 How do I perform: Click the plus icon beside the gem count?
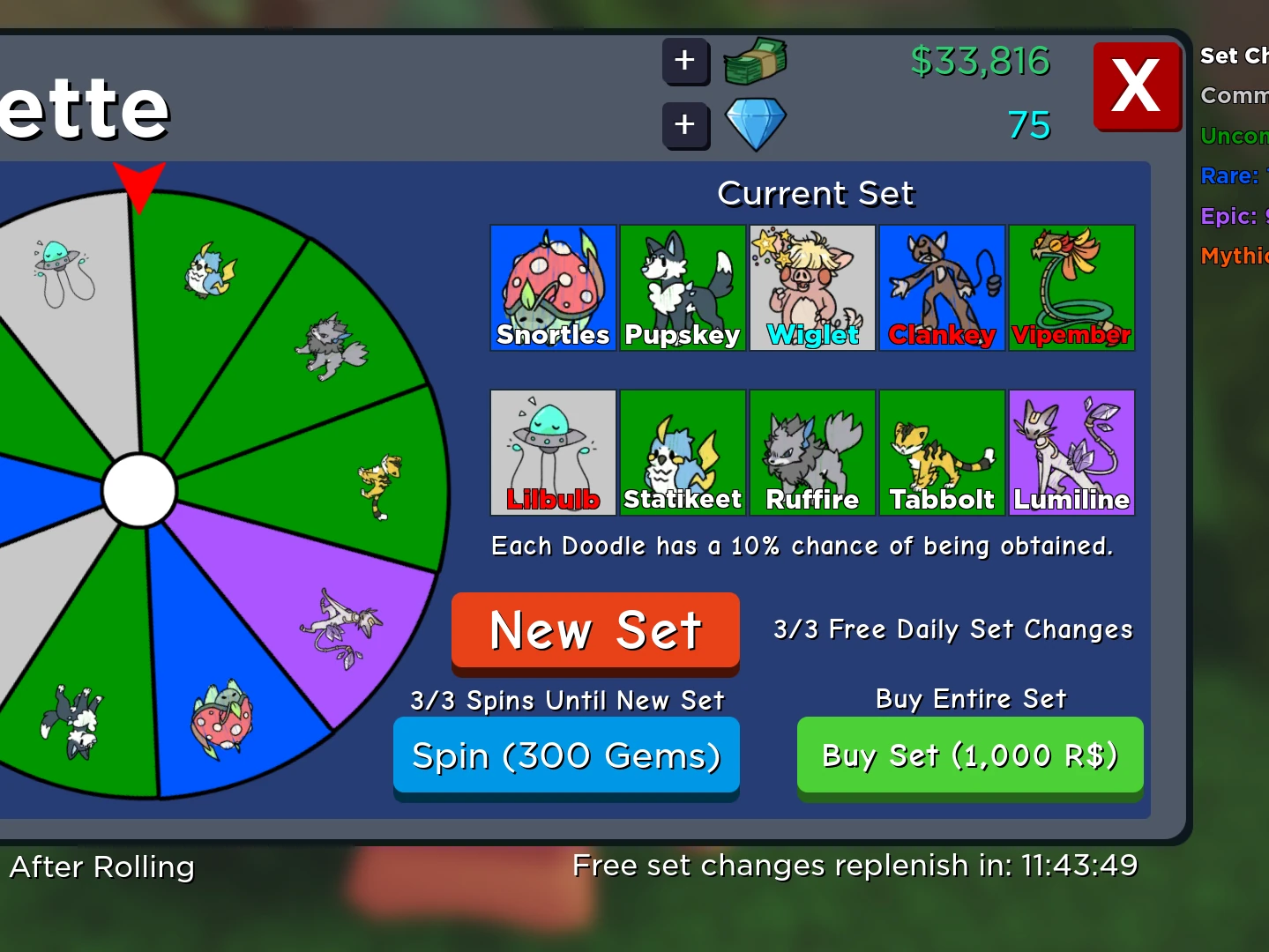685,125
